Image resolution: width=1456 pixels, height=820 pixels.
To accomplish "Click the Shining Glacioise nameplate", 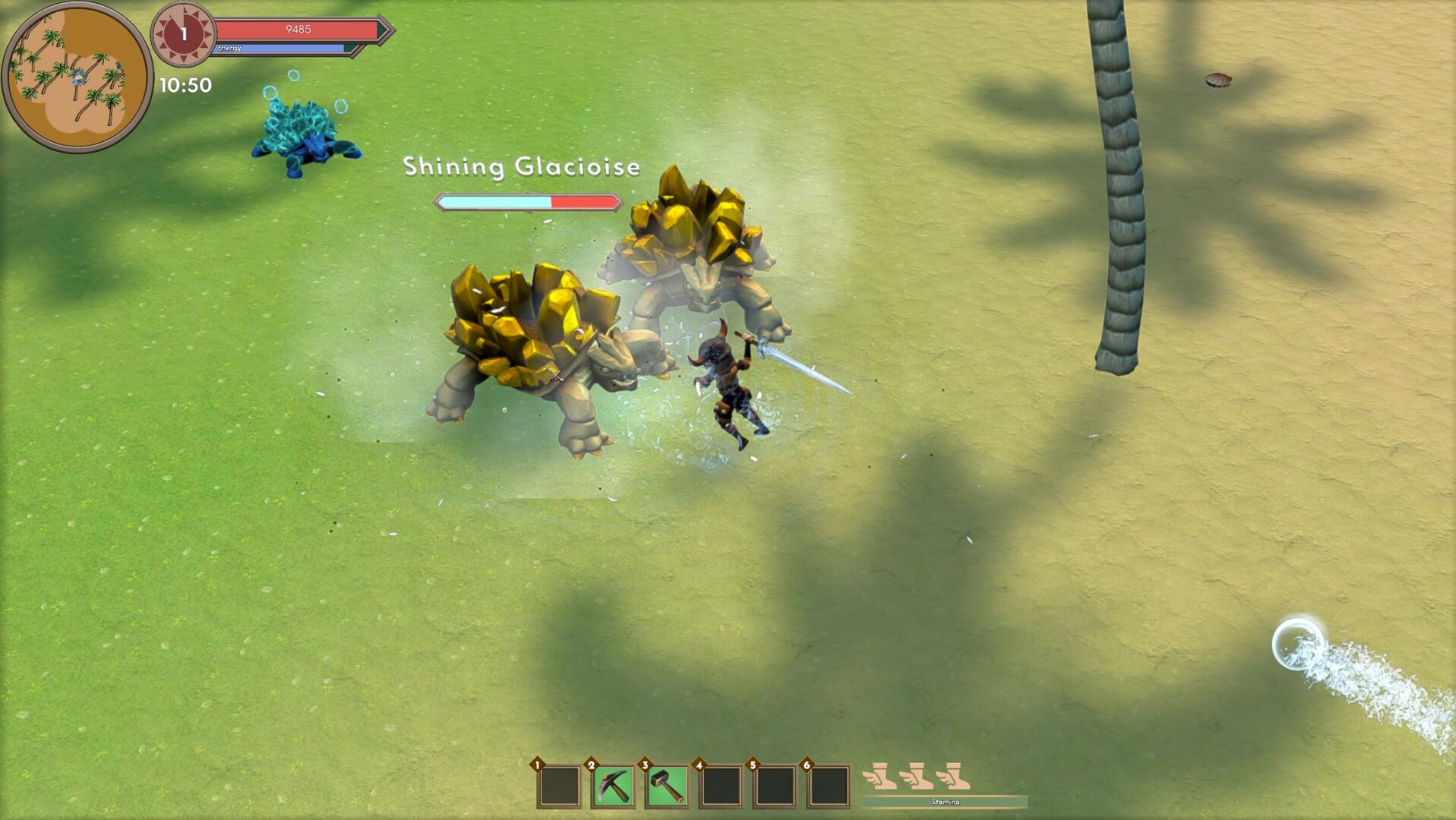I will 522,167.
